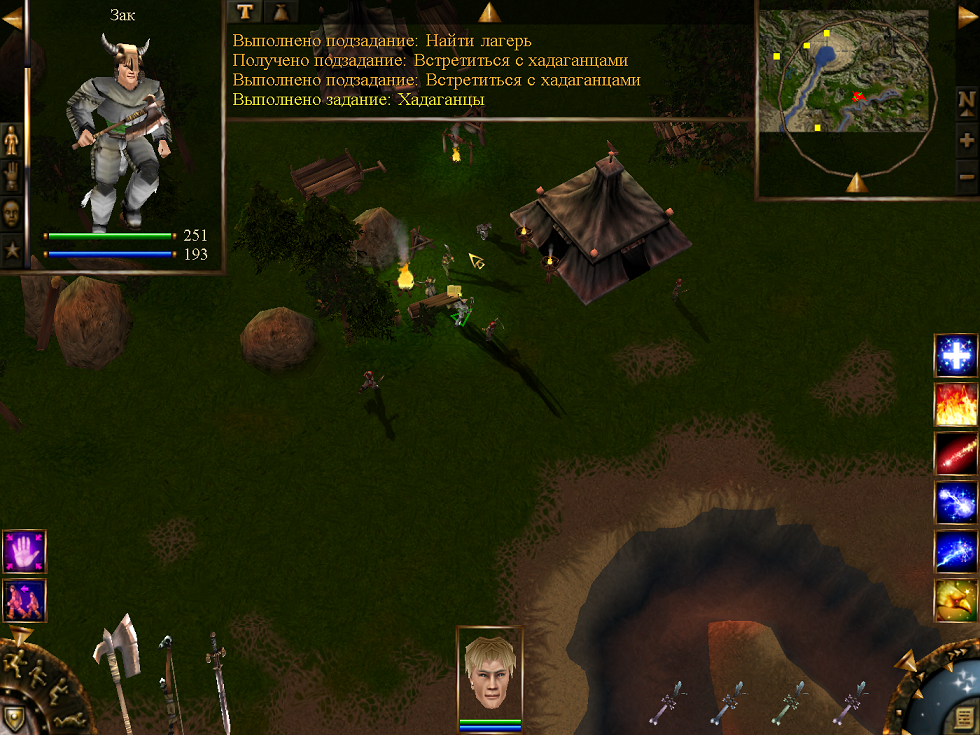The height and width of the screenshot is (735, 980).
Task: Use the purple open hand action
Action: tap(24, 551)
